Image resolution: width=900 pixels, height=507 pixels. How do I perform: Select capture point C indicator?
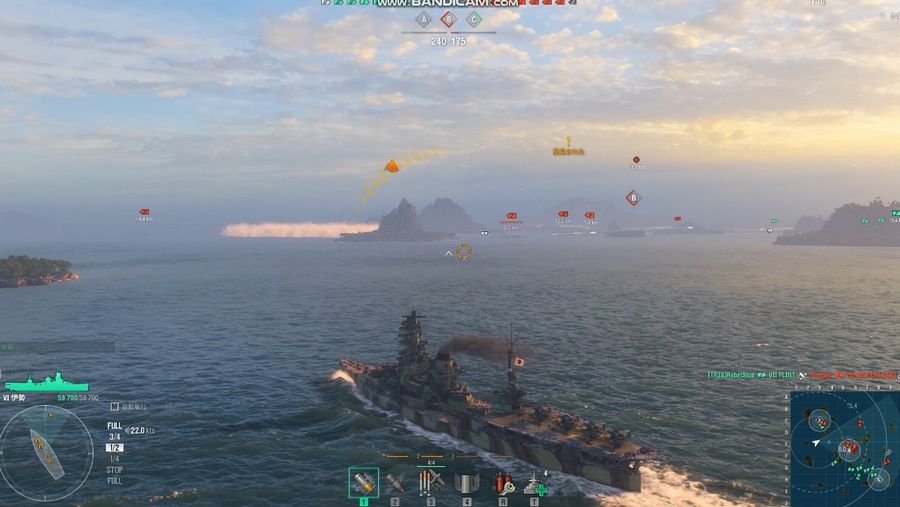pos(474,19)
